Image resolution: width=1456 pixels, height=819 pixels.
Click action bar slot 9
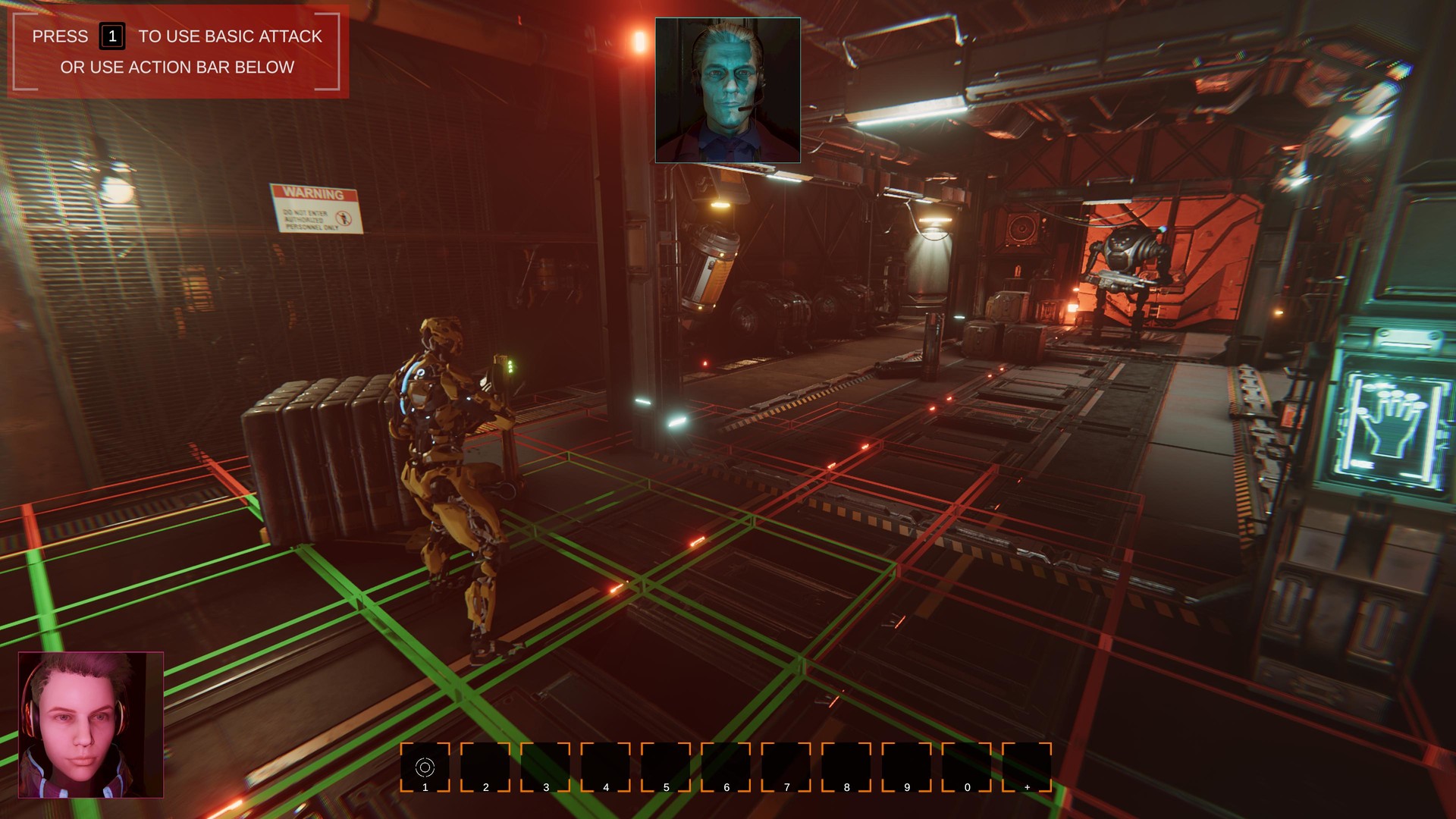pyautogui.click(x=905, y=767)
